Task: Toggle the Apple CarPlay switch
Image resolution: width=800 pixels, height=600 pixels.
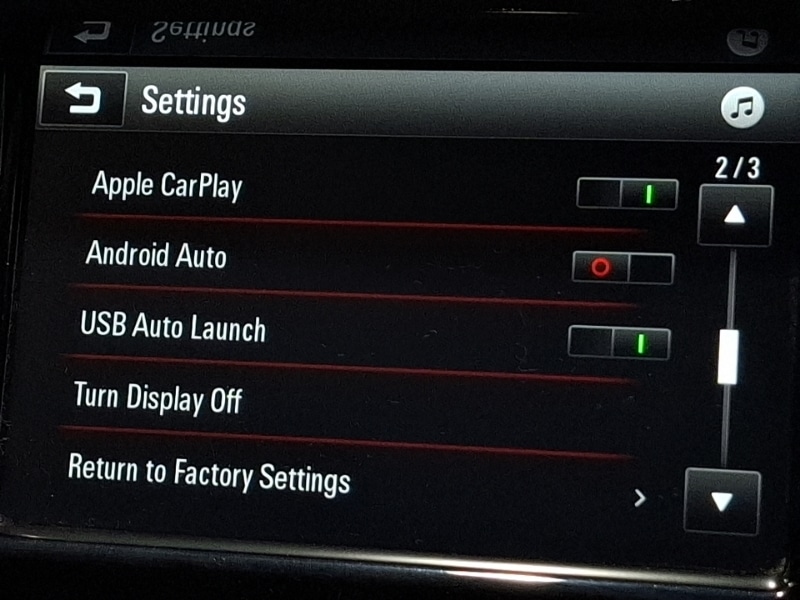Action: click(x=627, y=193)
